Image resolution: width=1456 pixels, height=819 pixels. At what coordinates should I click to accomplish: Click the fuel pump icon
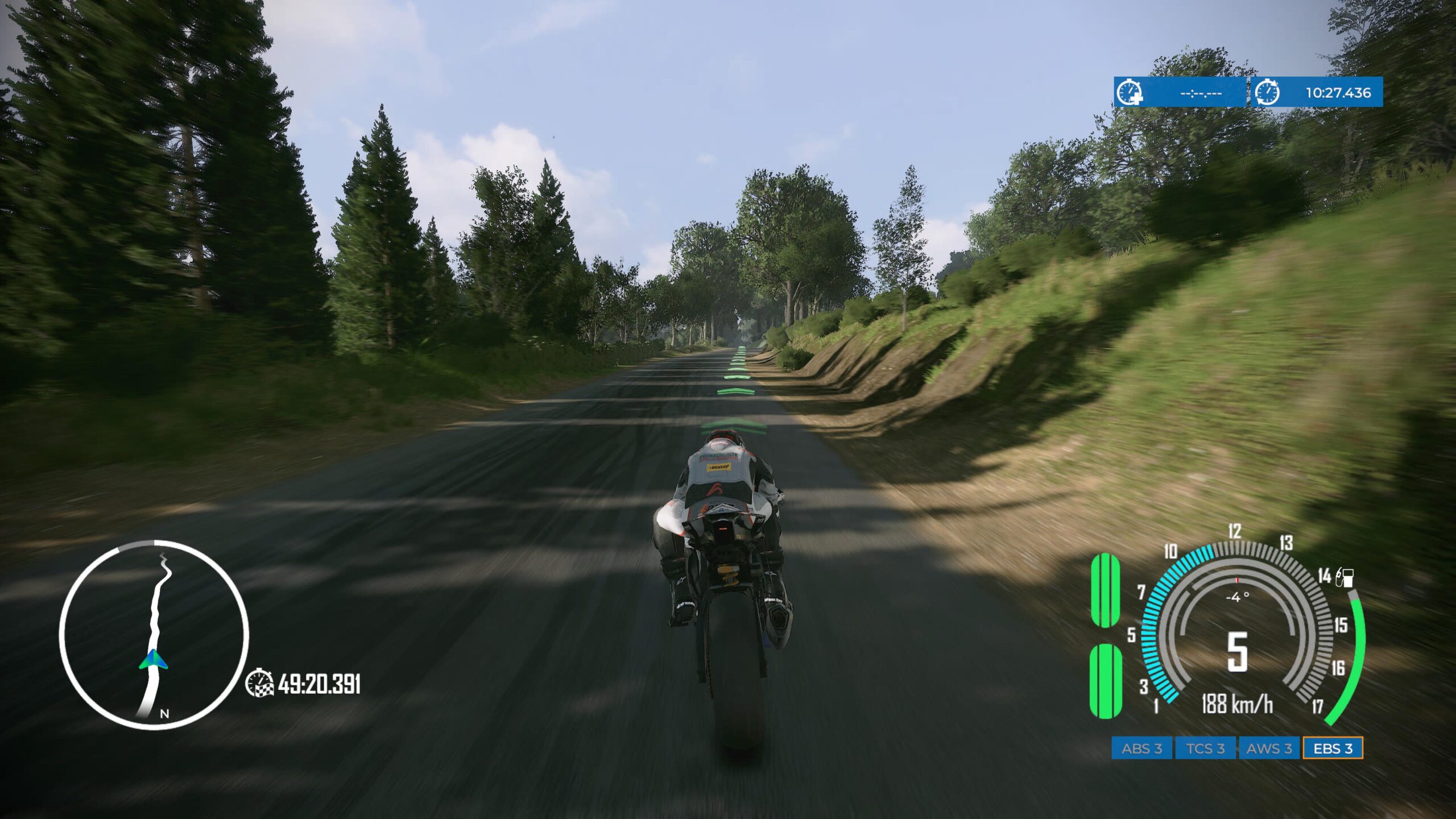[1345, 577]
